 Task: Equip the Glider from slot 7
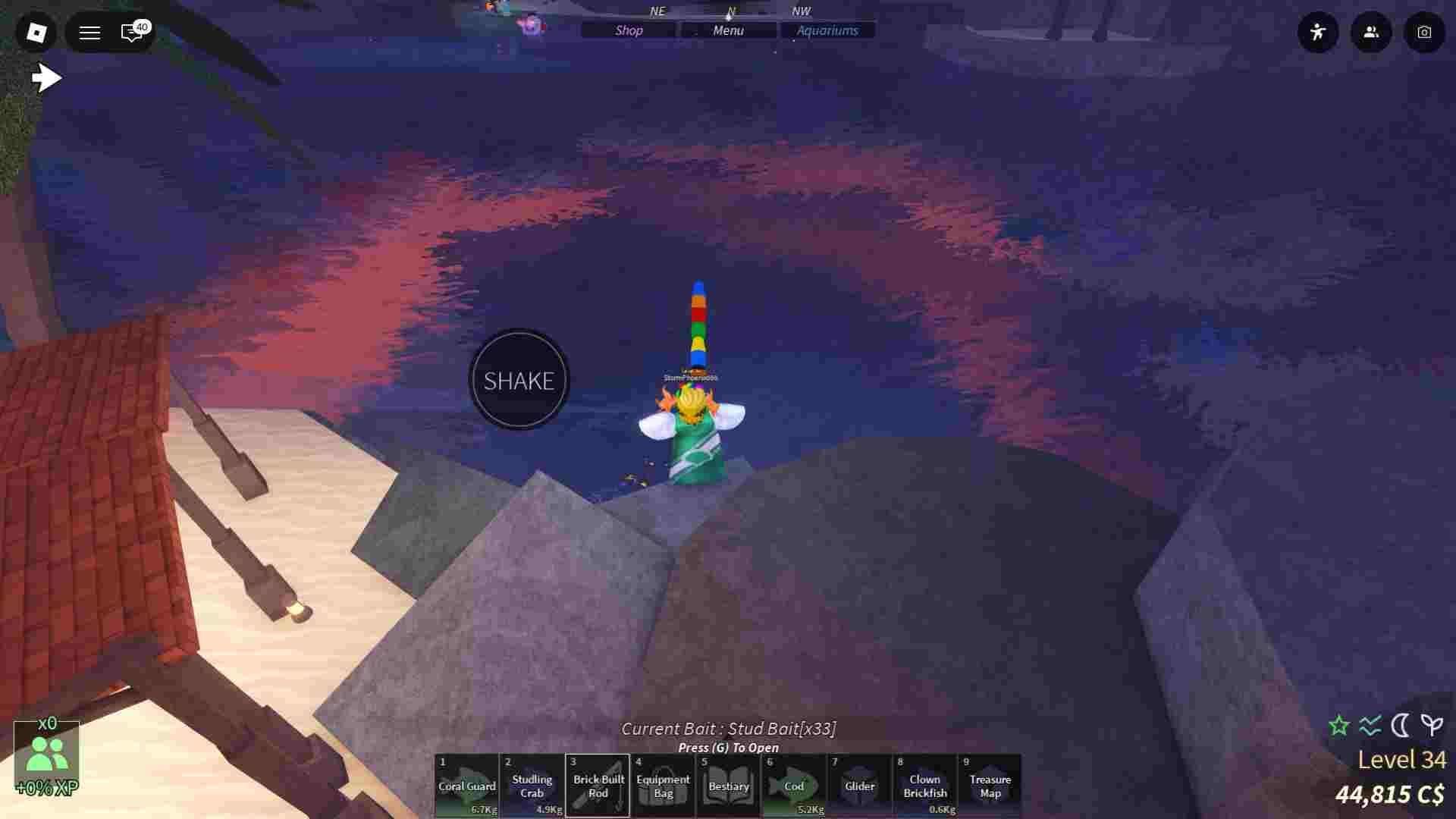(x=859, y=786)
